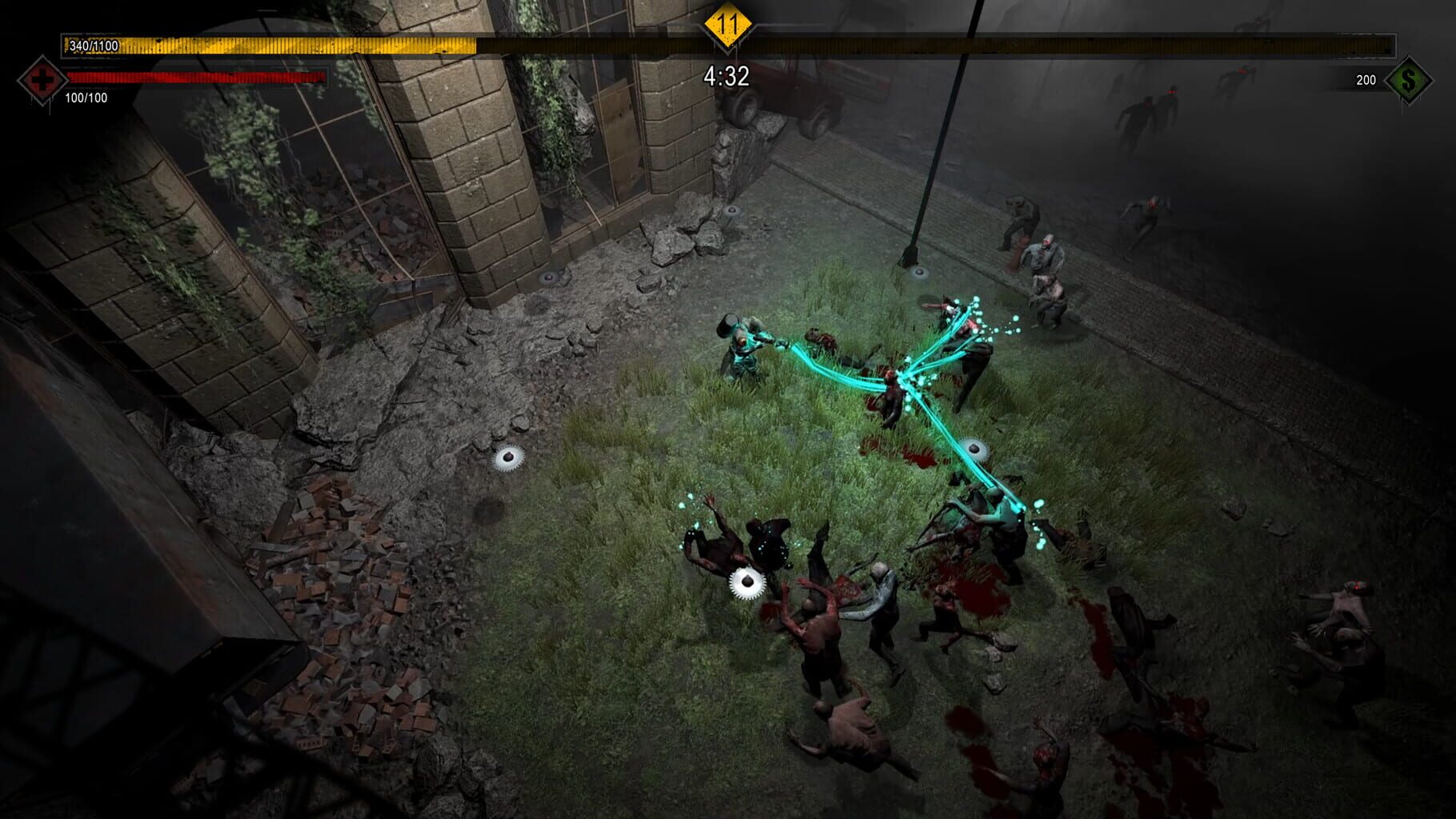Viewport: 1456px width, 819px height.
Task: Click the red health cross icon
Action: (x=42, y=79)
